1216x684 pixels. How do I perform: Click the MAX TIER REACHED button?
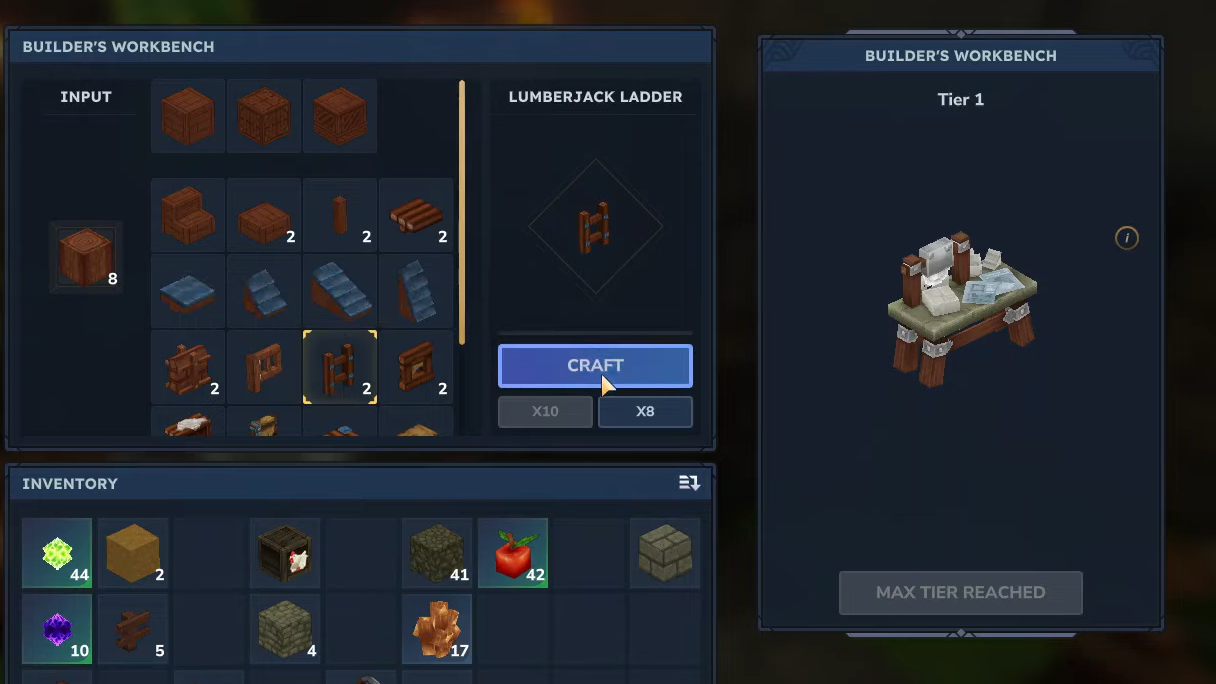960,592
